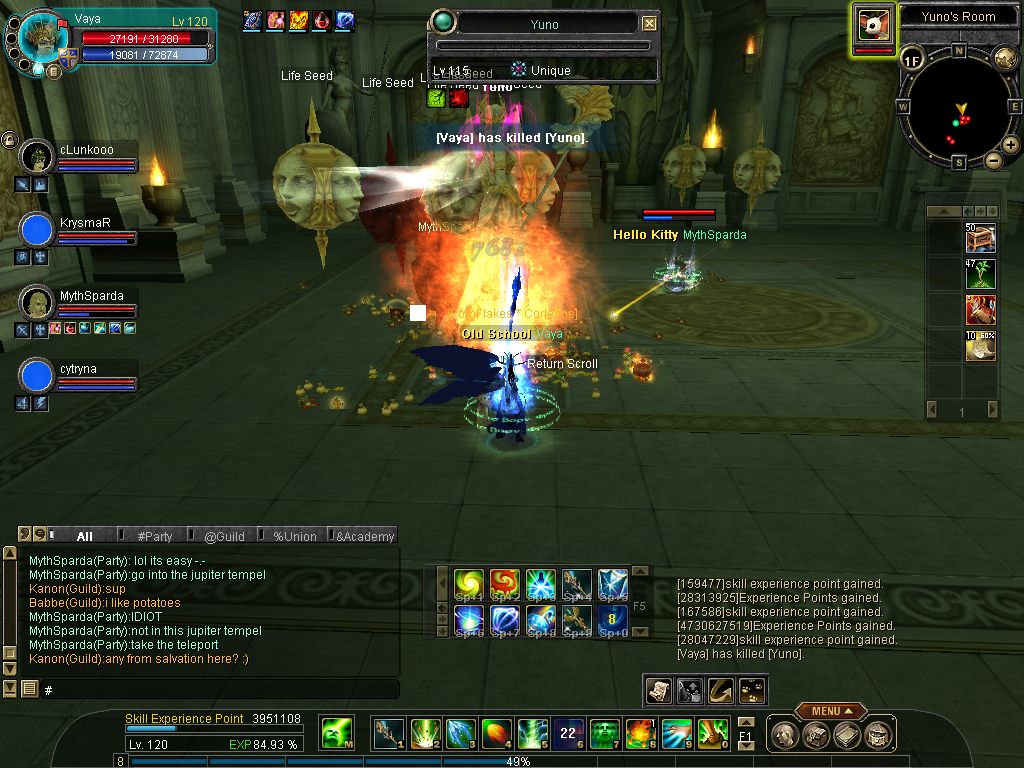Close the Yuno target window
The width and height of the screenshot is (1024, 768).
click(x=650, y=23)
